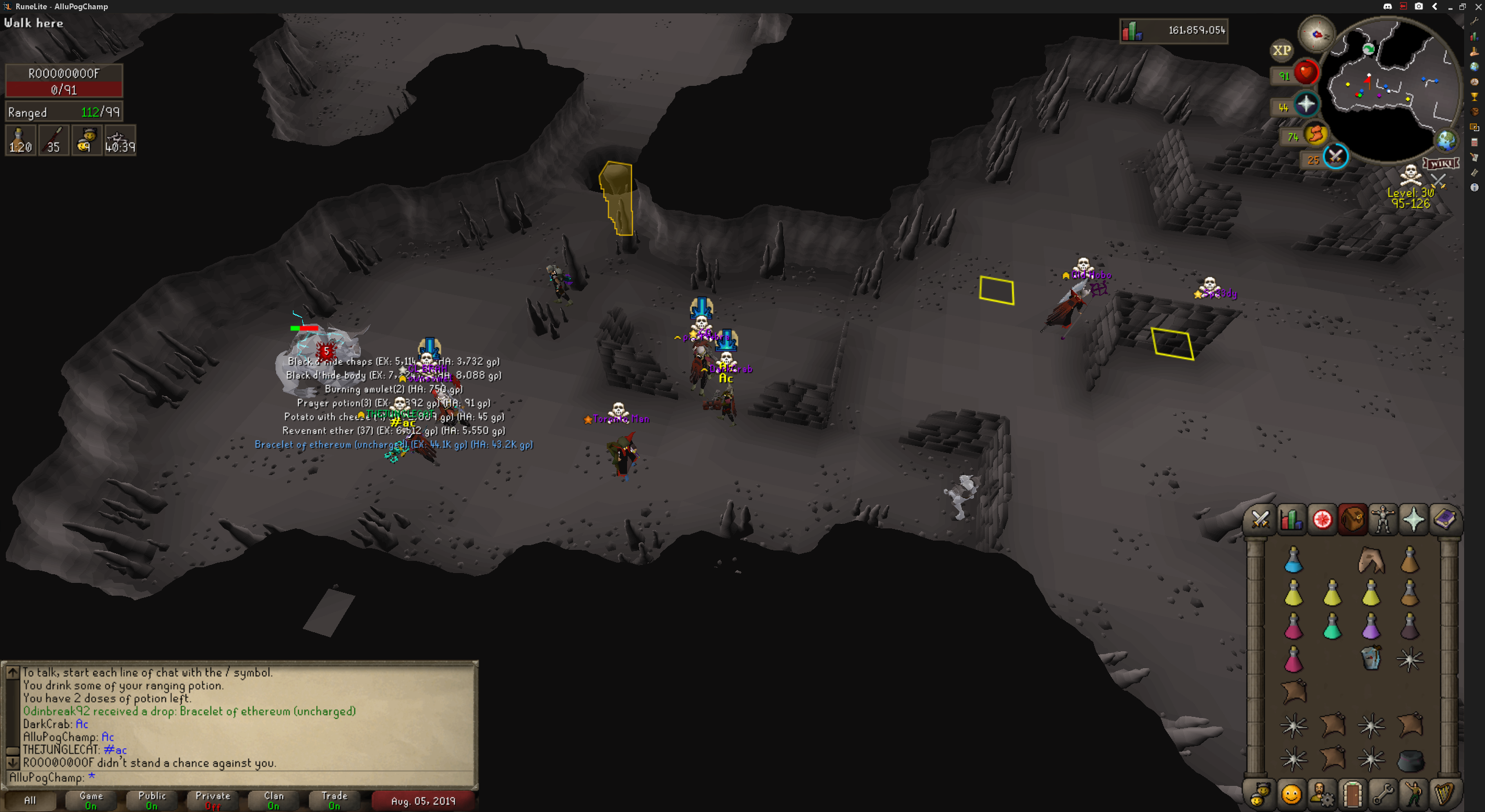1485x812 pixels.
Task: Select the blue potion in inventory
Action: [1293, 560]
